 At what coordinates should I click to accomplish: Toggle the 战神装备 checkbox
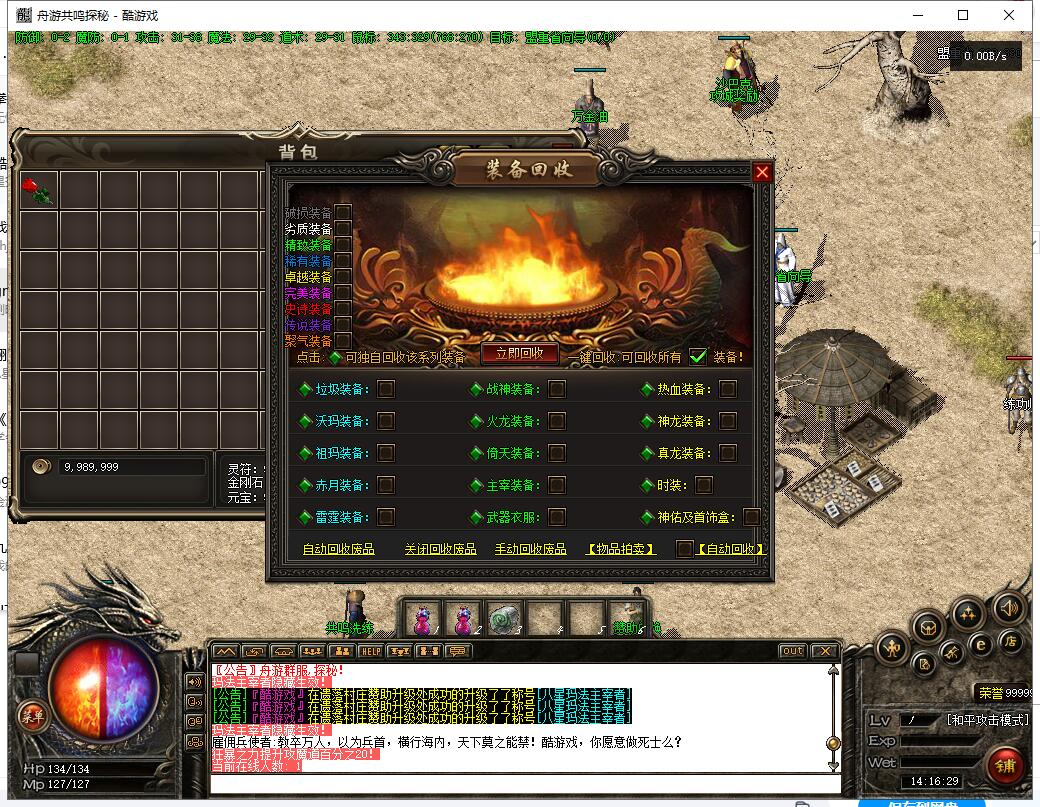click(557, 389)
